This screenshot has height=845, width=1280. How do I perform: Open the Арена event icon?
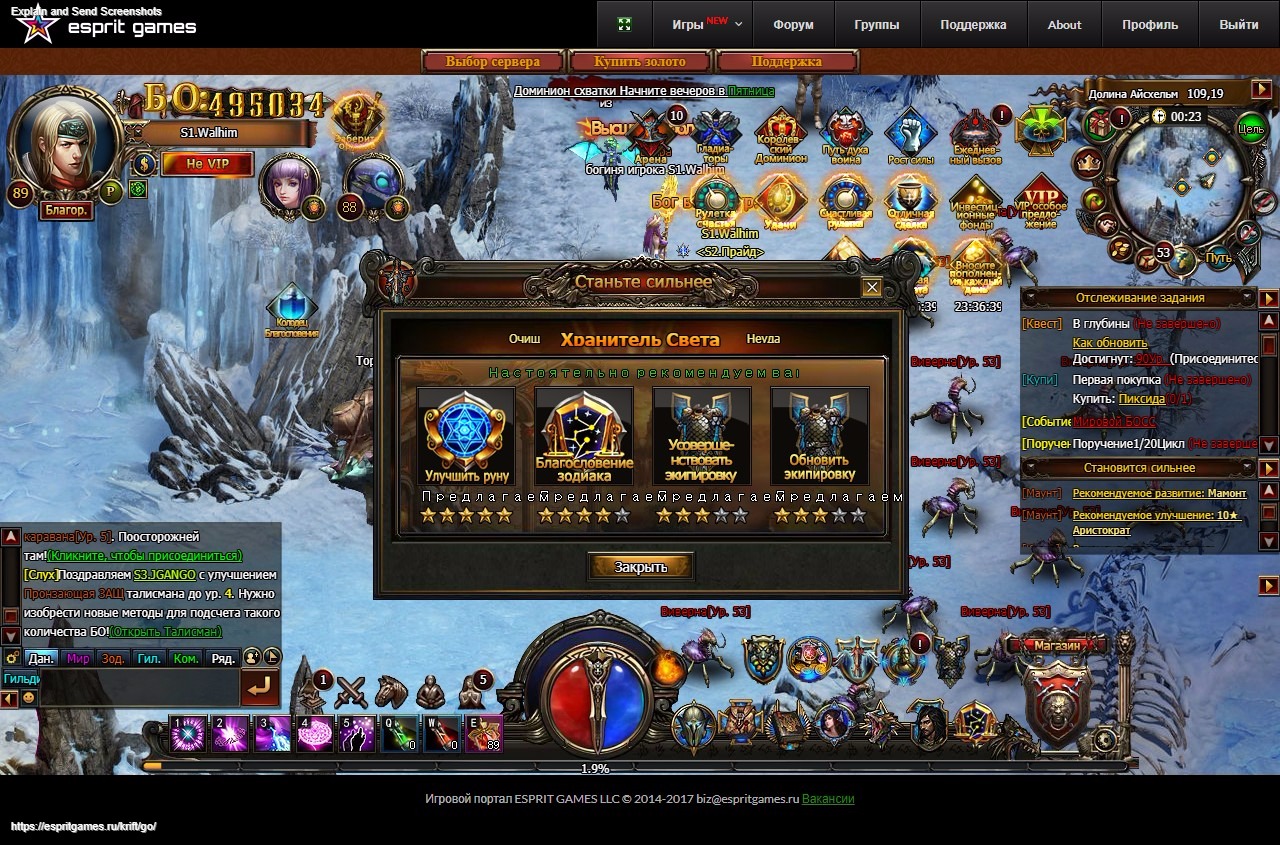(x=651, y=135)
